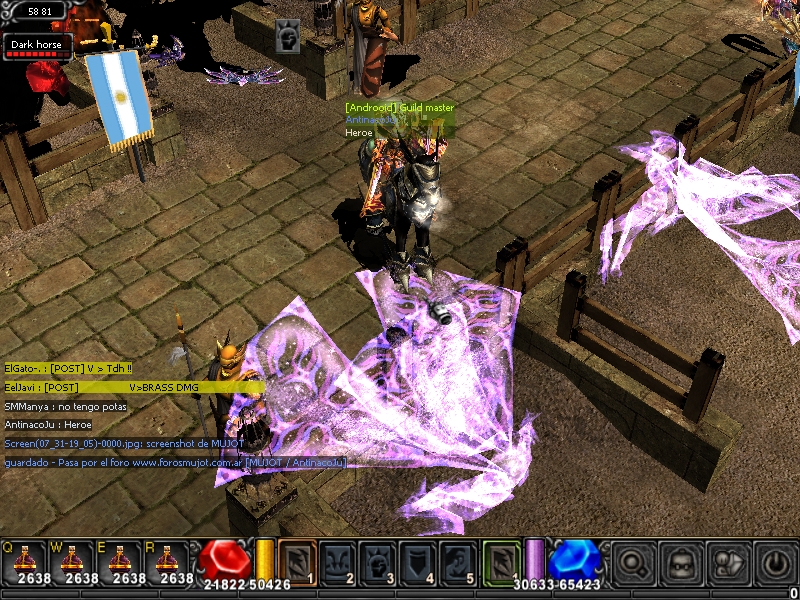Image resolution: width=800 pixels, height=600 pixels.
Task: Click the fist buff icon at top
Action: [x=287, y=38]
